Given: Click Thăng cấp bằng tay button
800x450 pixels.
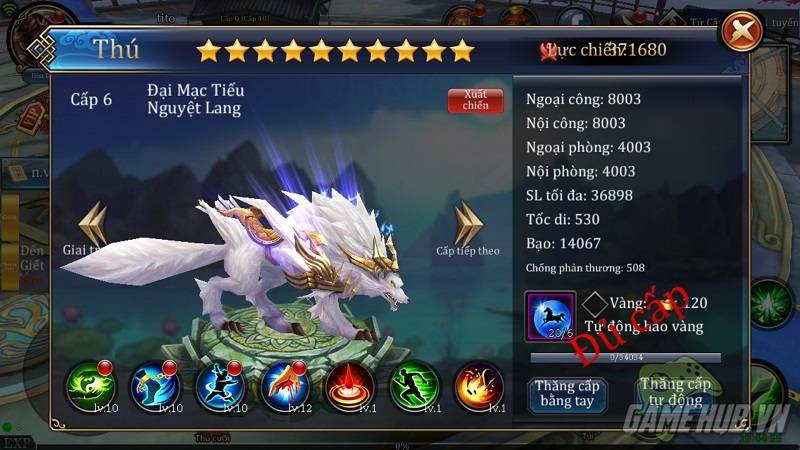Looking at the screenshot, I should point(566,392).
